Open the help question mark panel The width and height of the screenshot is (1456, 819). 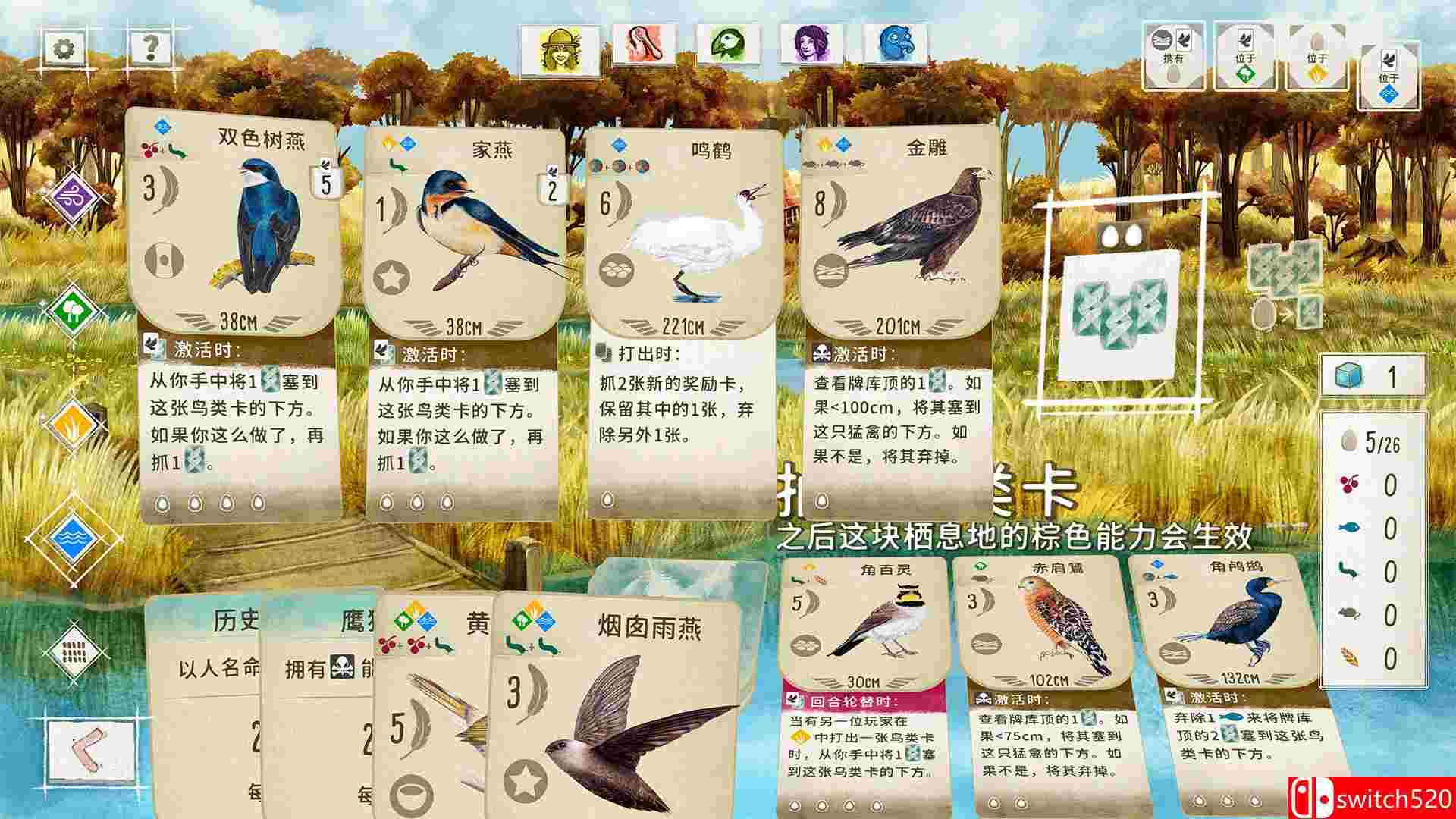click(149, 47)
